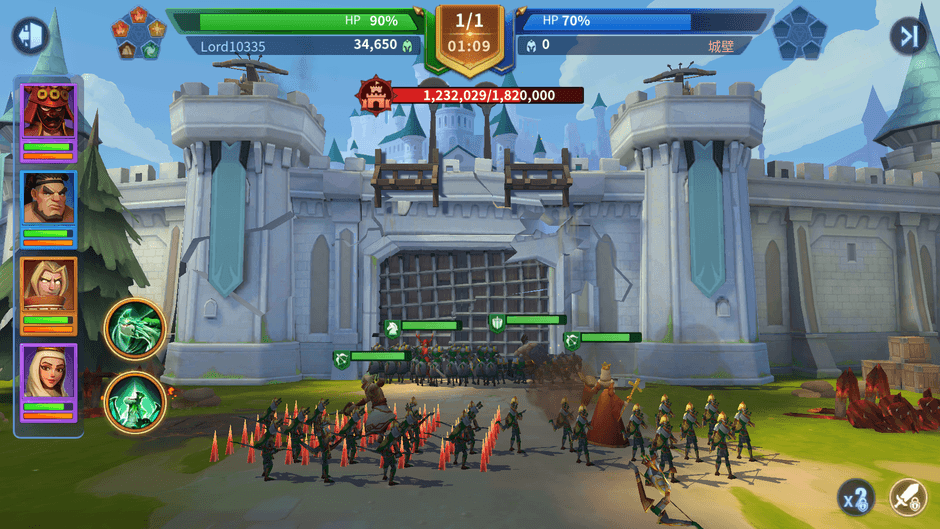Tap the locked sword auto-battle button

[x=908, y=497]
